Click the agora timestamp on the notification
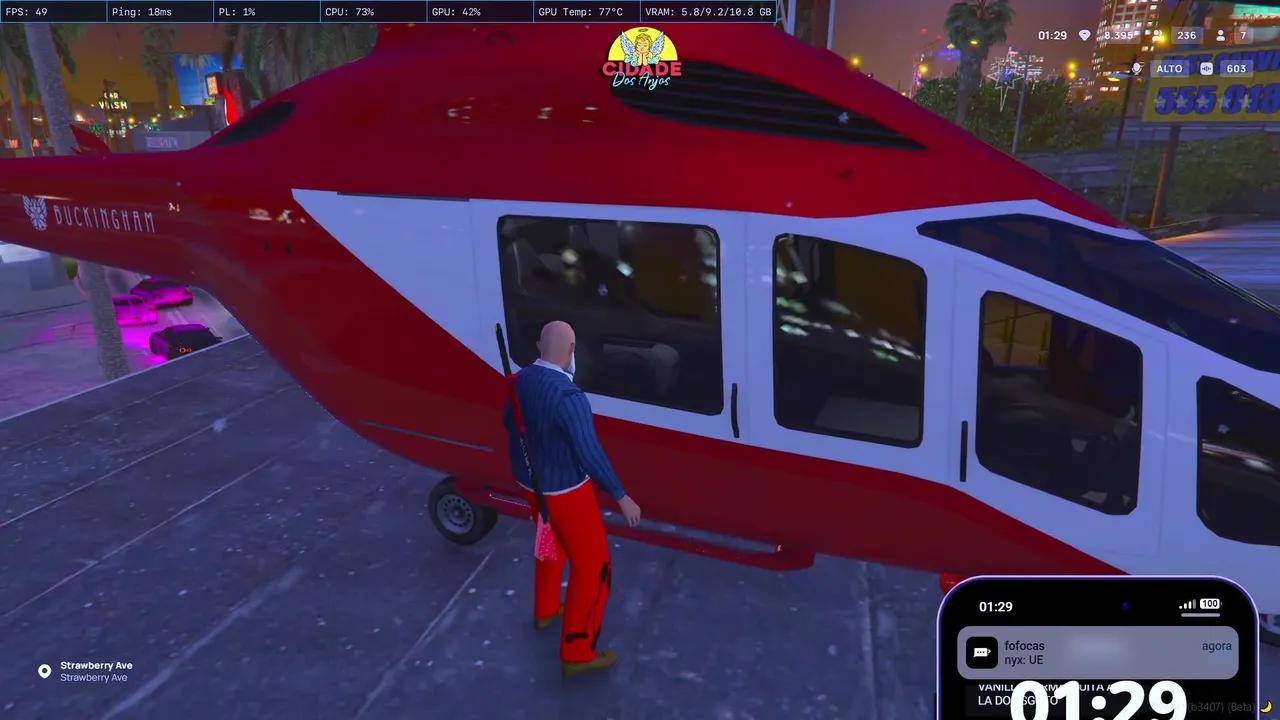1280x720 pixels. tap(1217, 645)
